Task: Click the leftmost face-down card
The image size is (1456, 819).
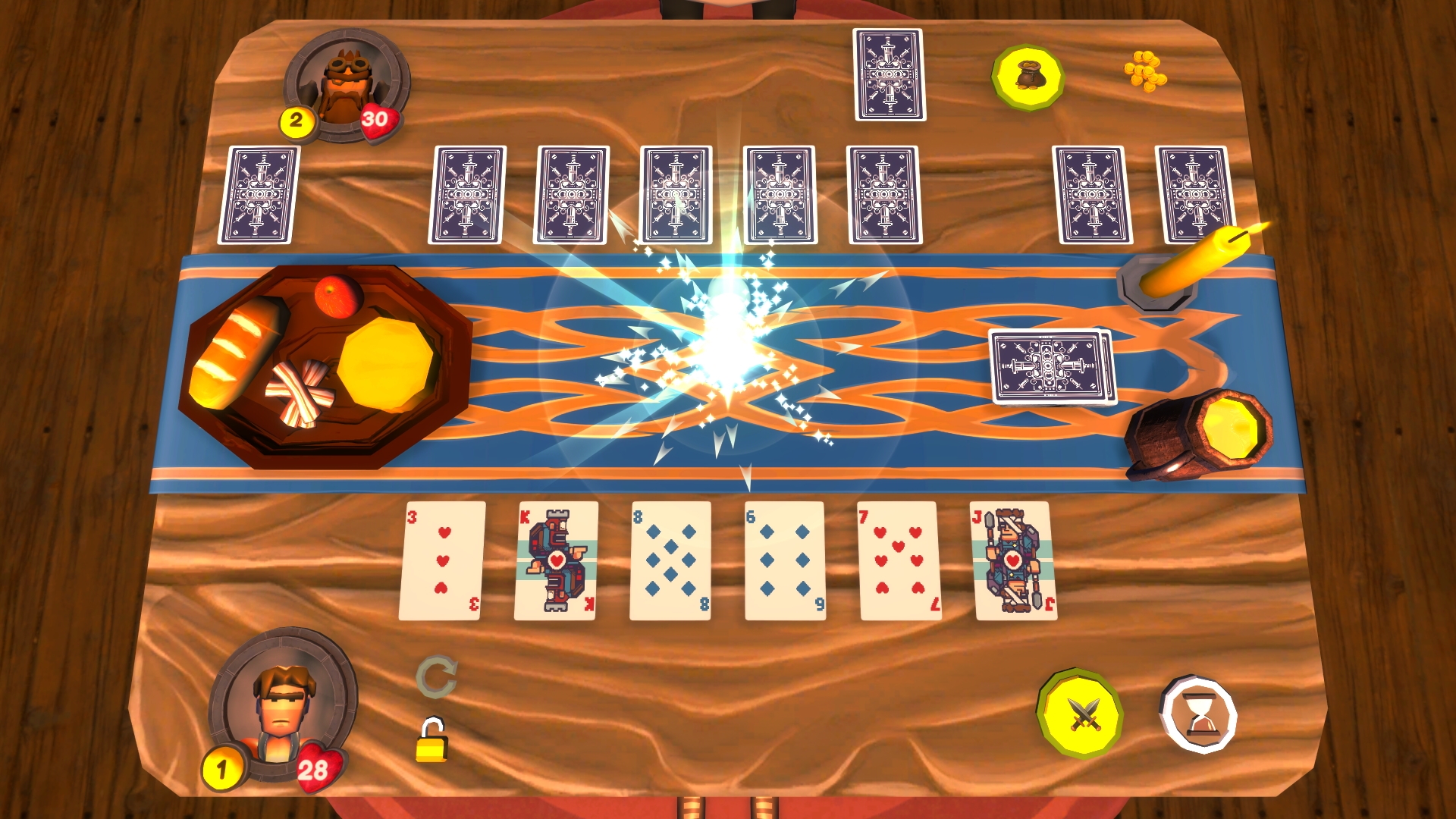Action: pyautogui.click(x=260, y=192)
